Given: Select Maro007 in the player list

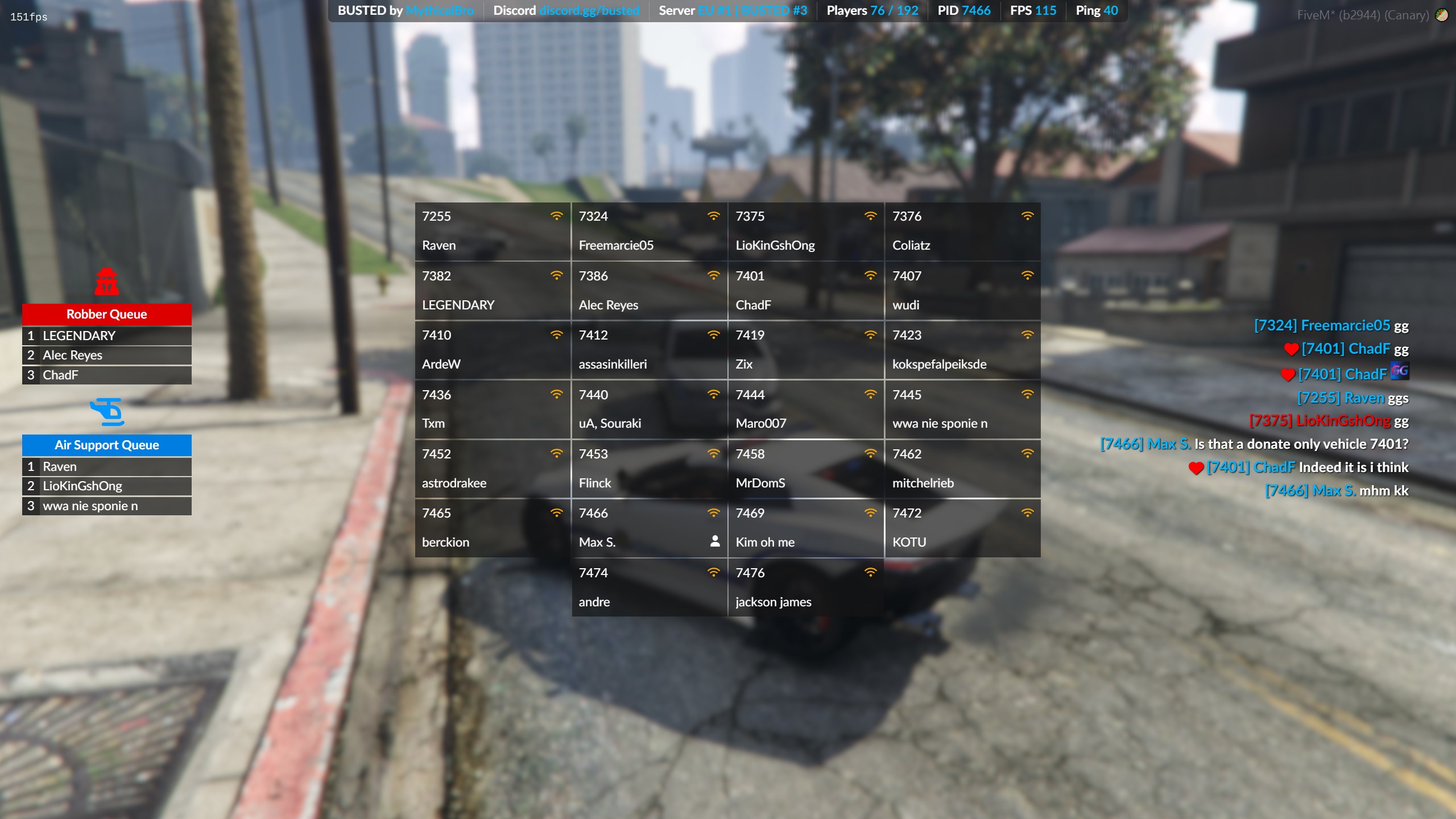Looking at the screenshot, I should 806,409.
